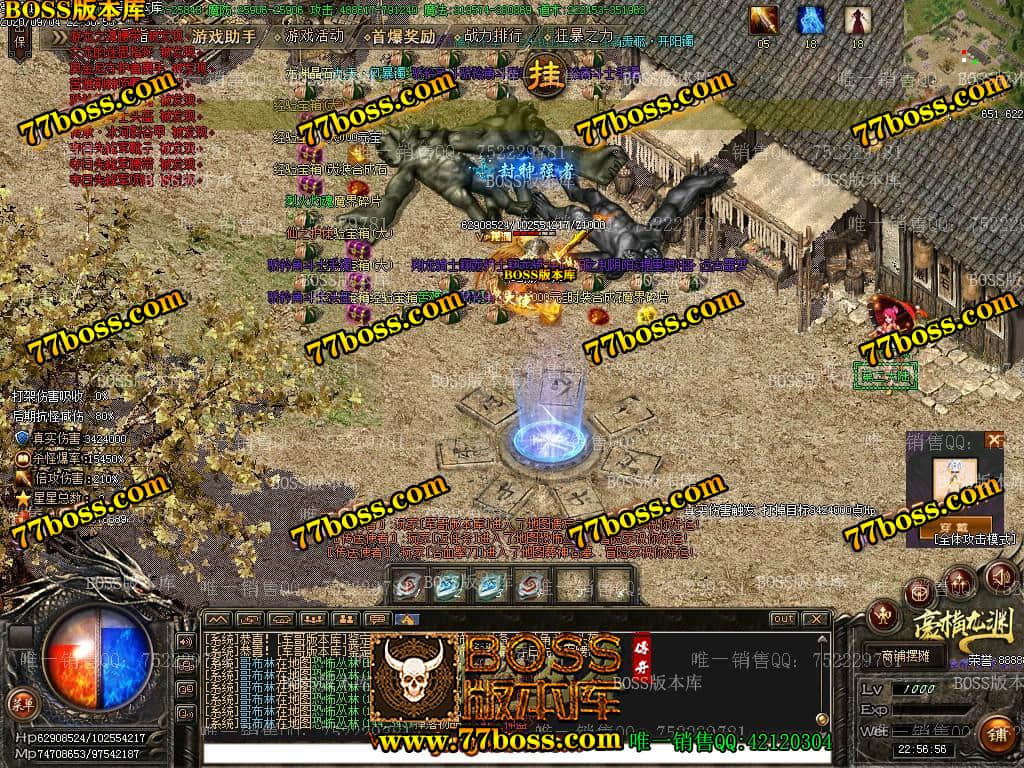Equip the item with the 穿戴 button

(x=956, y=524)
